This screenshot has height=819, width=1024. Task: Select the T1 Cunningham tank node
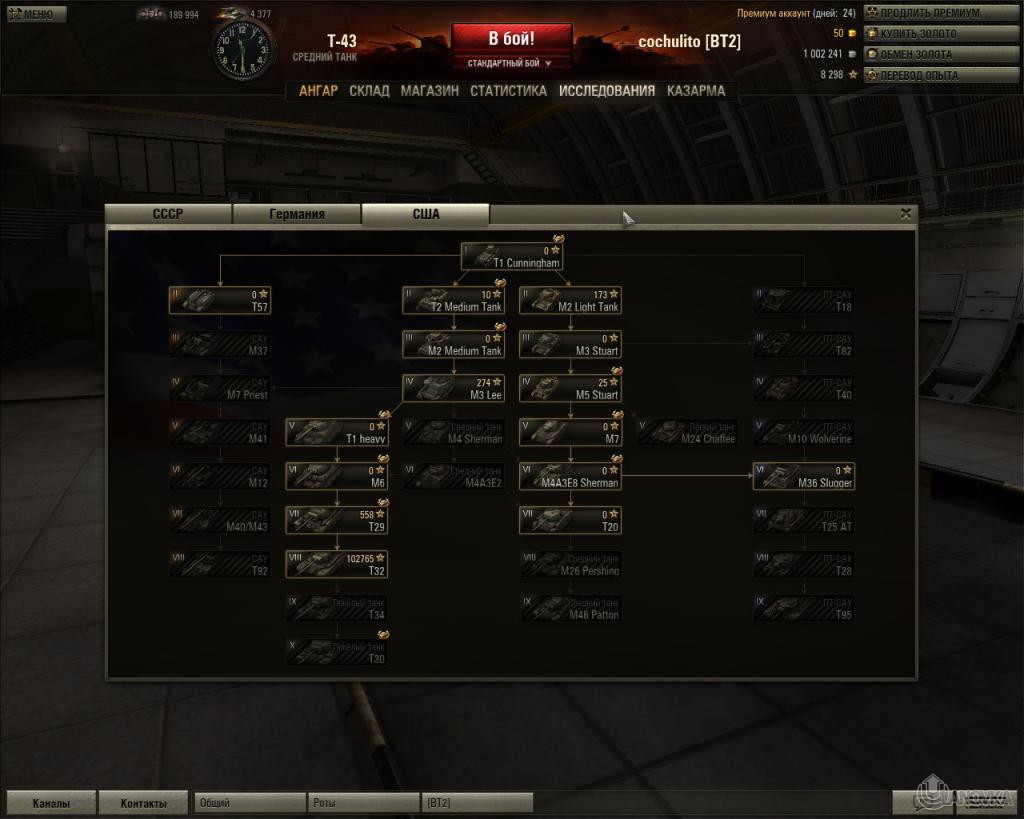tap(512, 257)
